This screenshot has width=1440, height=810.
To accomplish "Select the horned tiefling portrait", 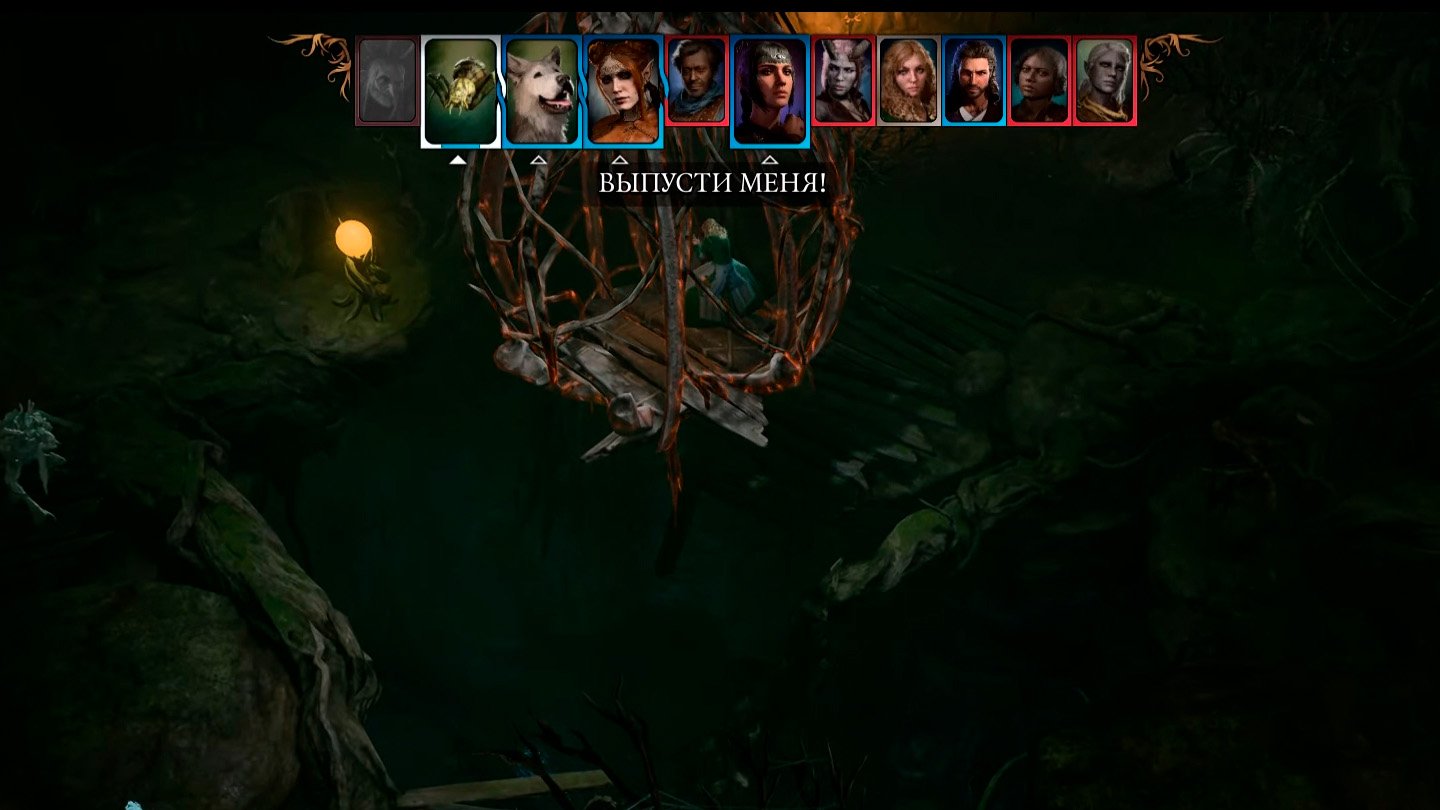I will point(843,81).
